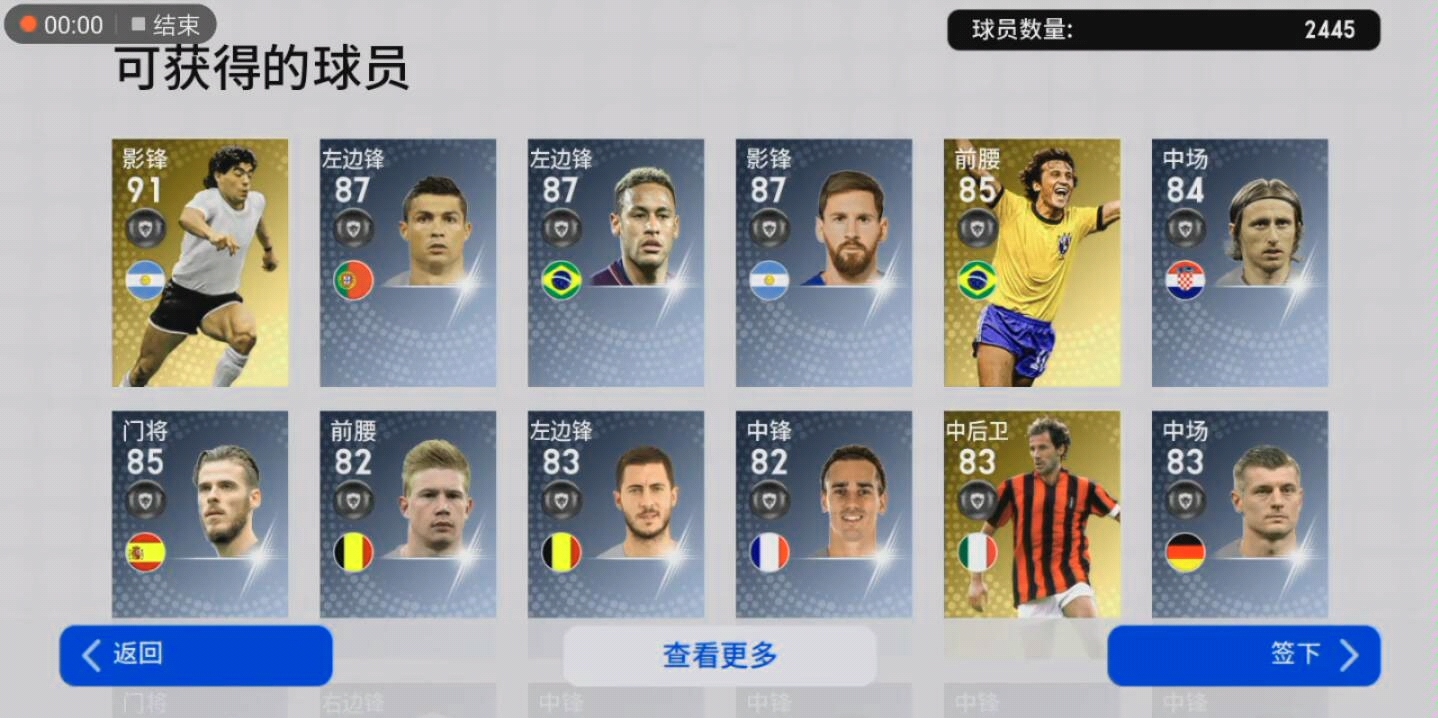
Task: Pick the 83 中场 Germany player card
Action: tap(1240, 514)
